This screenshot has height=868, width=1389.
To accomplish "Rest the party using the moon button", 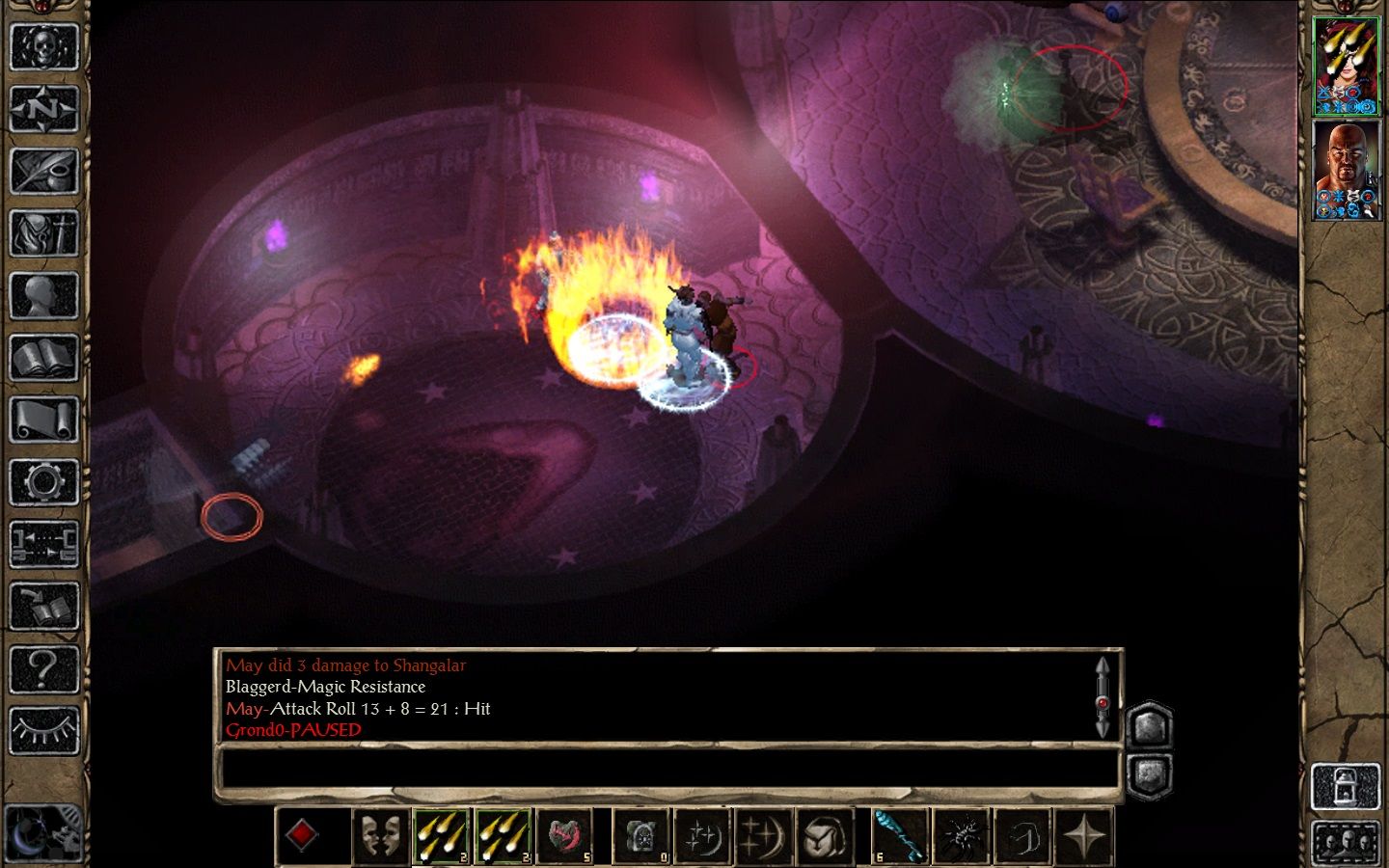I will 42,831.
